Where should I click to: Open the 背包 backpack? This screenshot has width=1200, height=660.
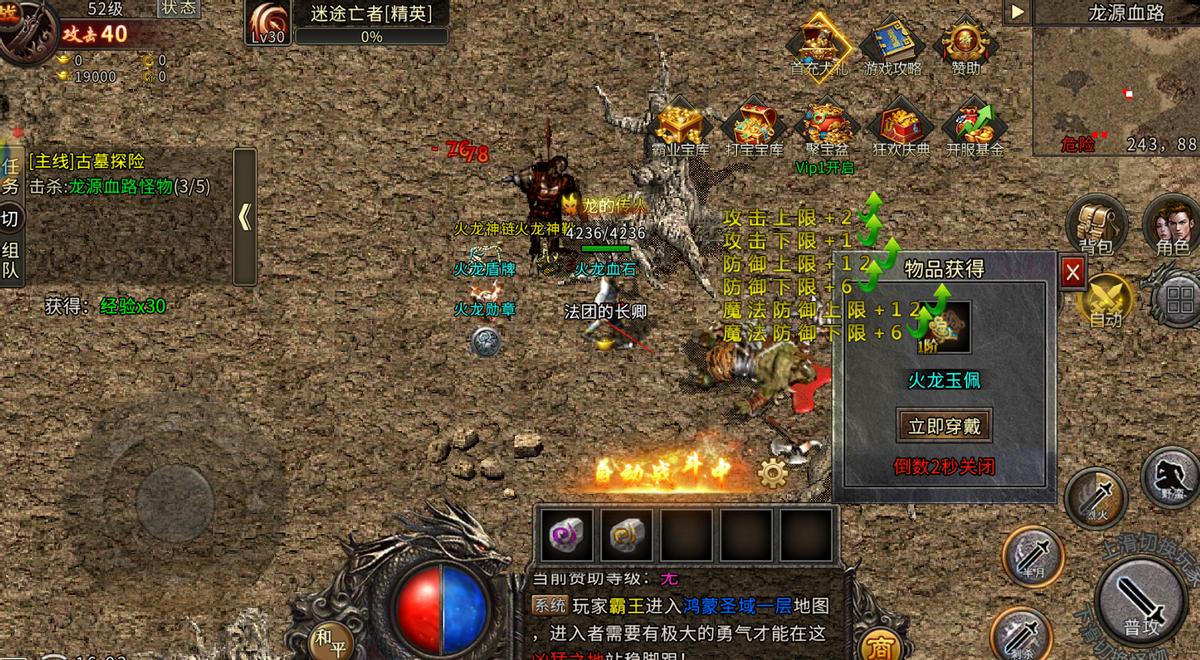[x=1096, y=222]
